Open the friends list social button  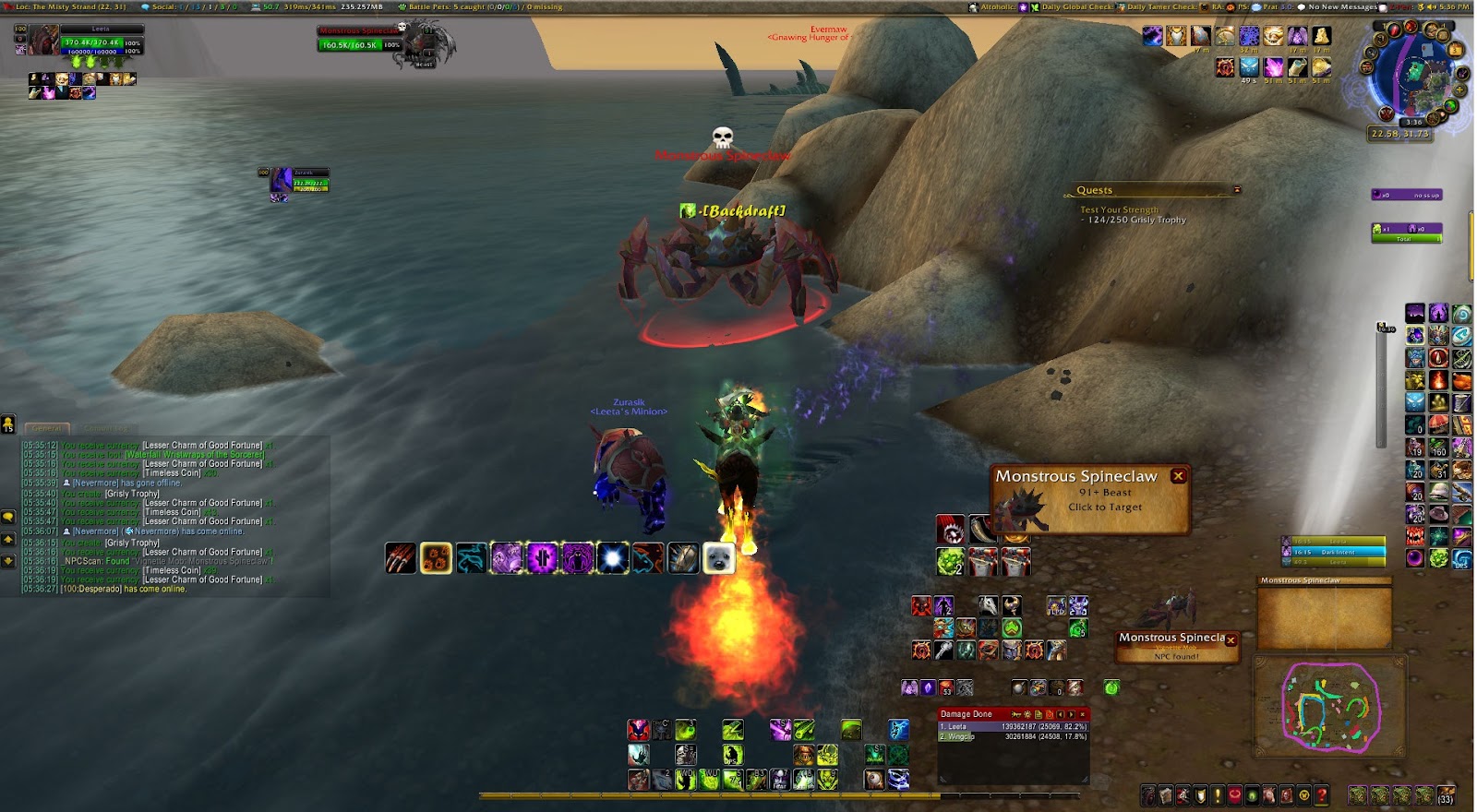8,424
